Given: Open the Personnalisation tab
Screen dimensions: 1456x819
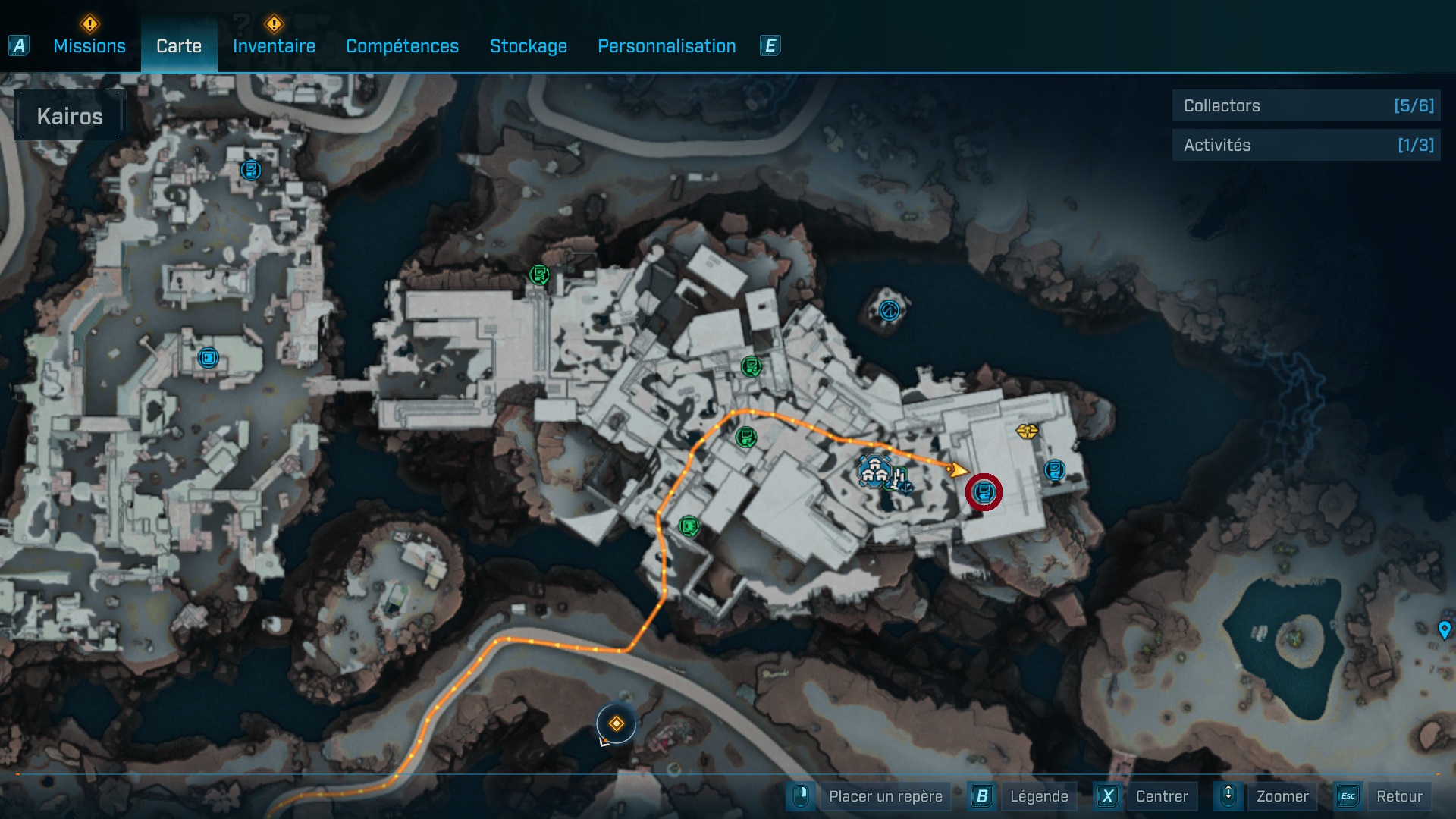Looking at the screenshot, I should point(667,46).
